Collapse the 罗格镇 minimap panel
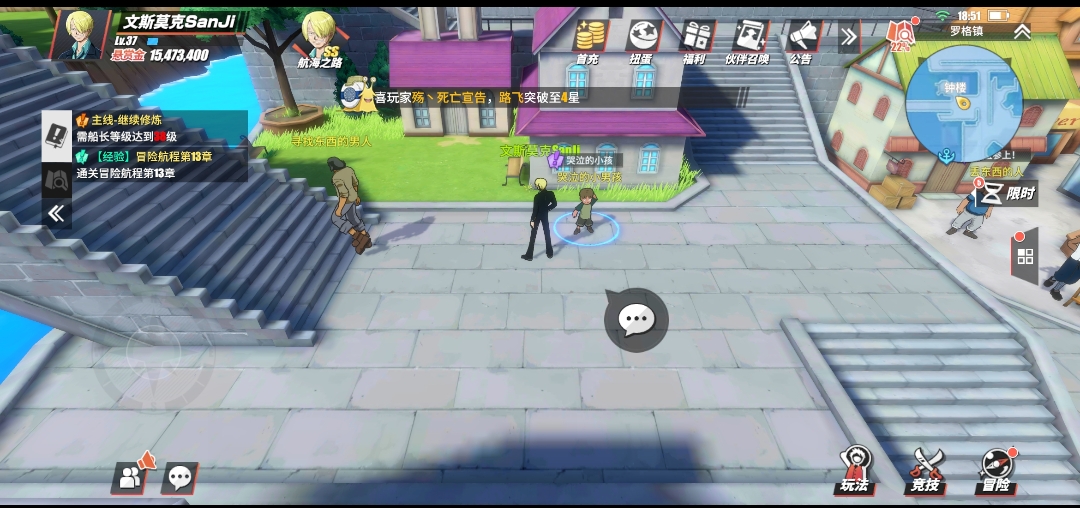 (x=1021, y=31)
